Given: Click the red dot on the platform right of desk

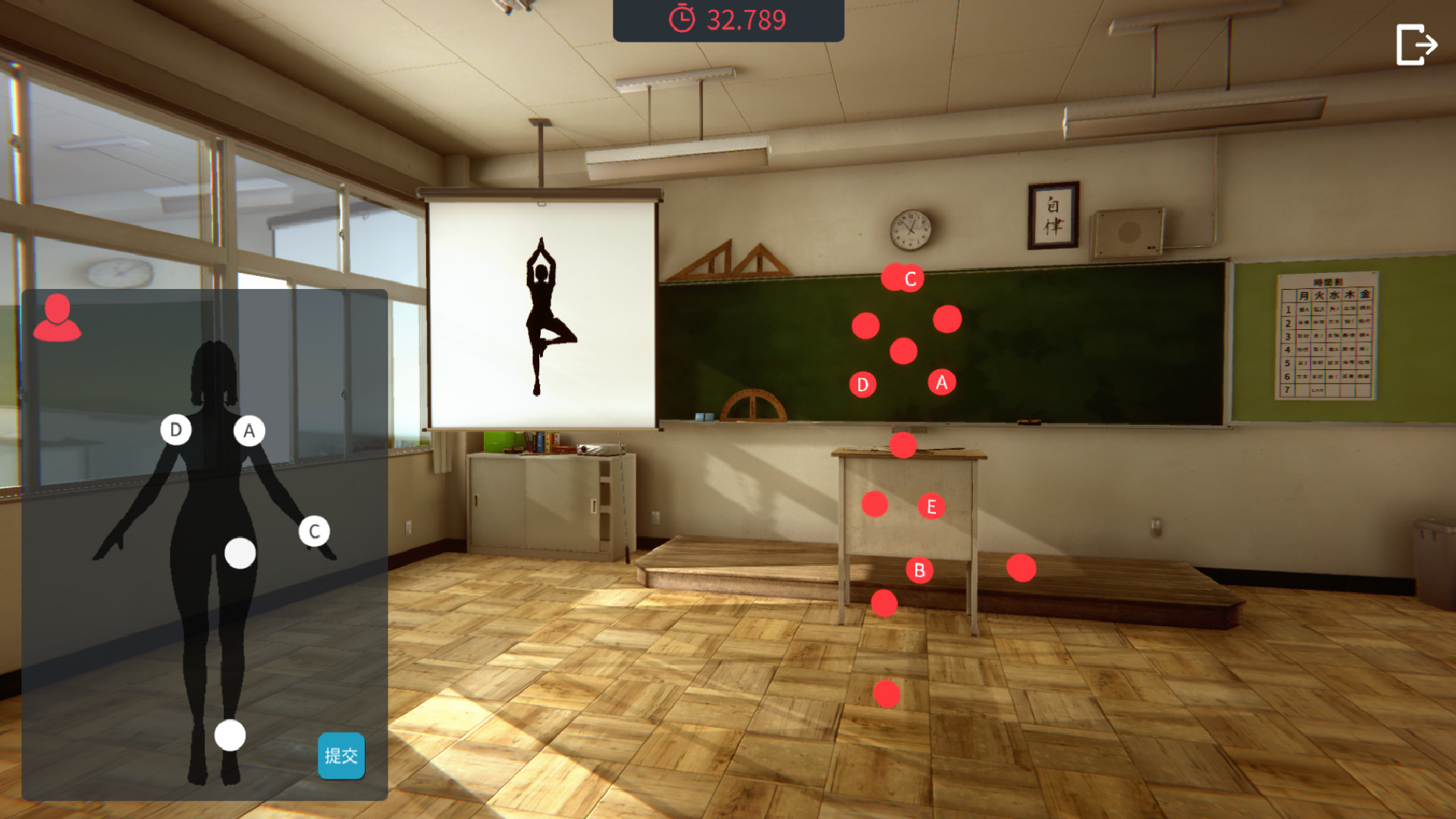Looking at the screenshot, I should tap(1023, 566).
